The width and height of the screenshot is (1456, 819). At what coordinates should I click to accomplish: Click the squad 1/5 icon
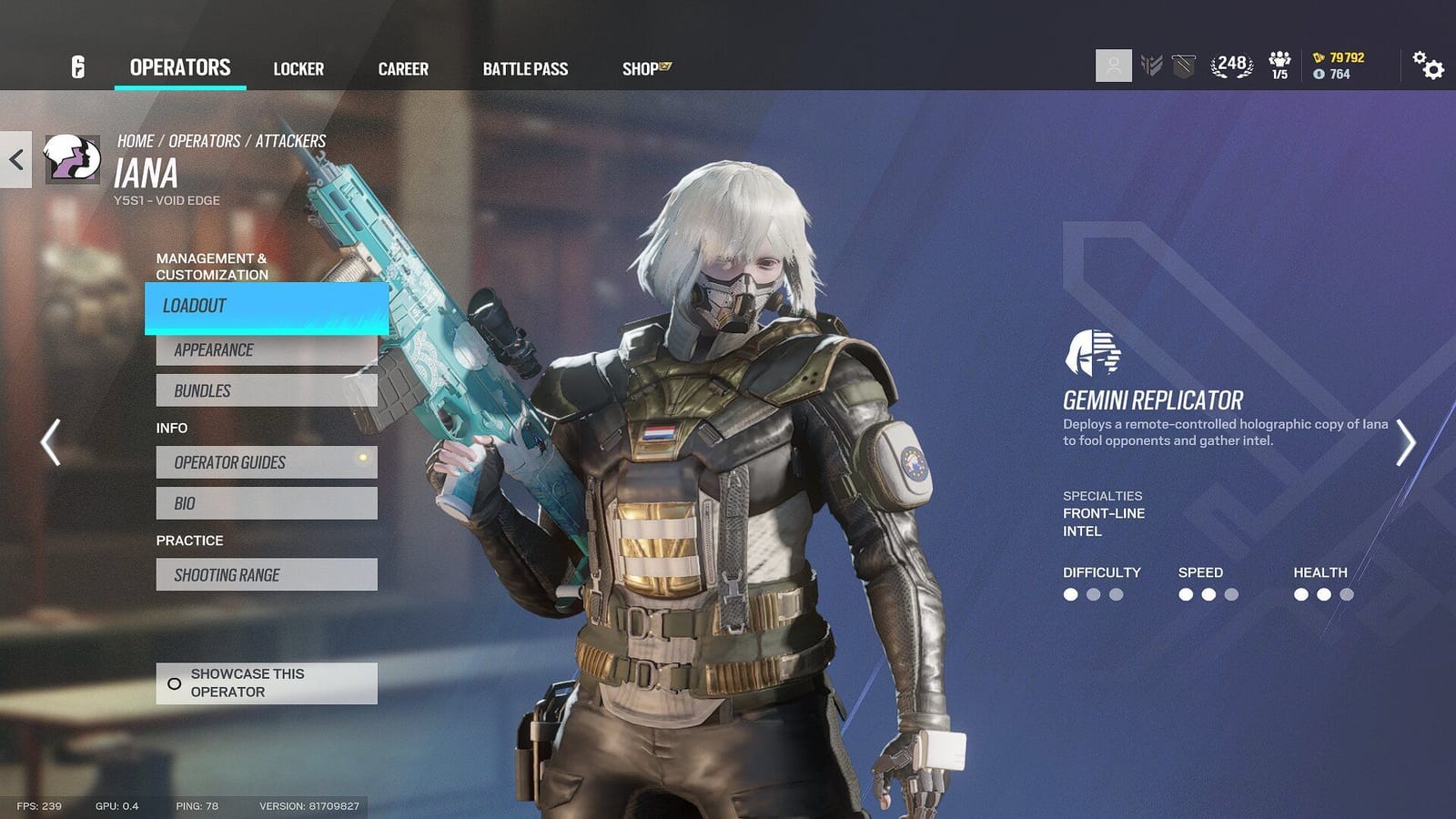click(x=1281, y=66)
